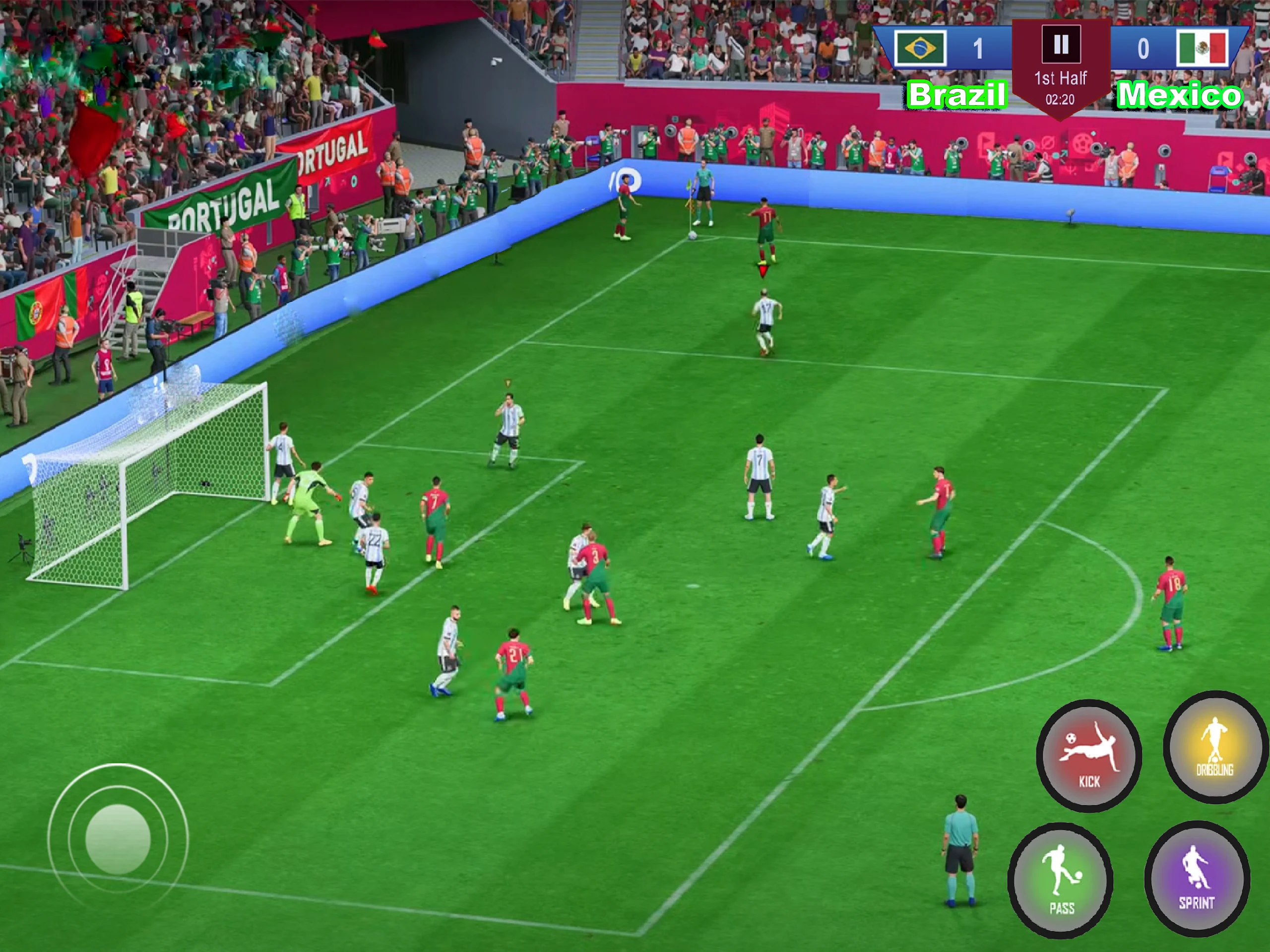Tap the red Kick button
Viewport: 1270px width, 952px height.
[x=1088, y=755]
